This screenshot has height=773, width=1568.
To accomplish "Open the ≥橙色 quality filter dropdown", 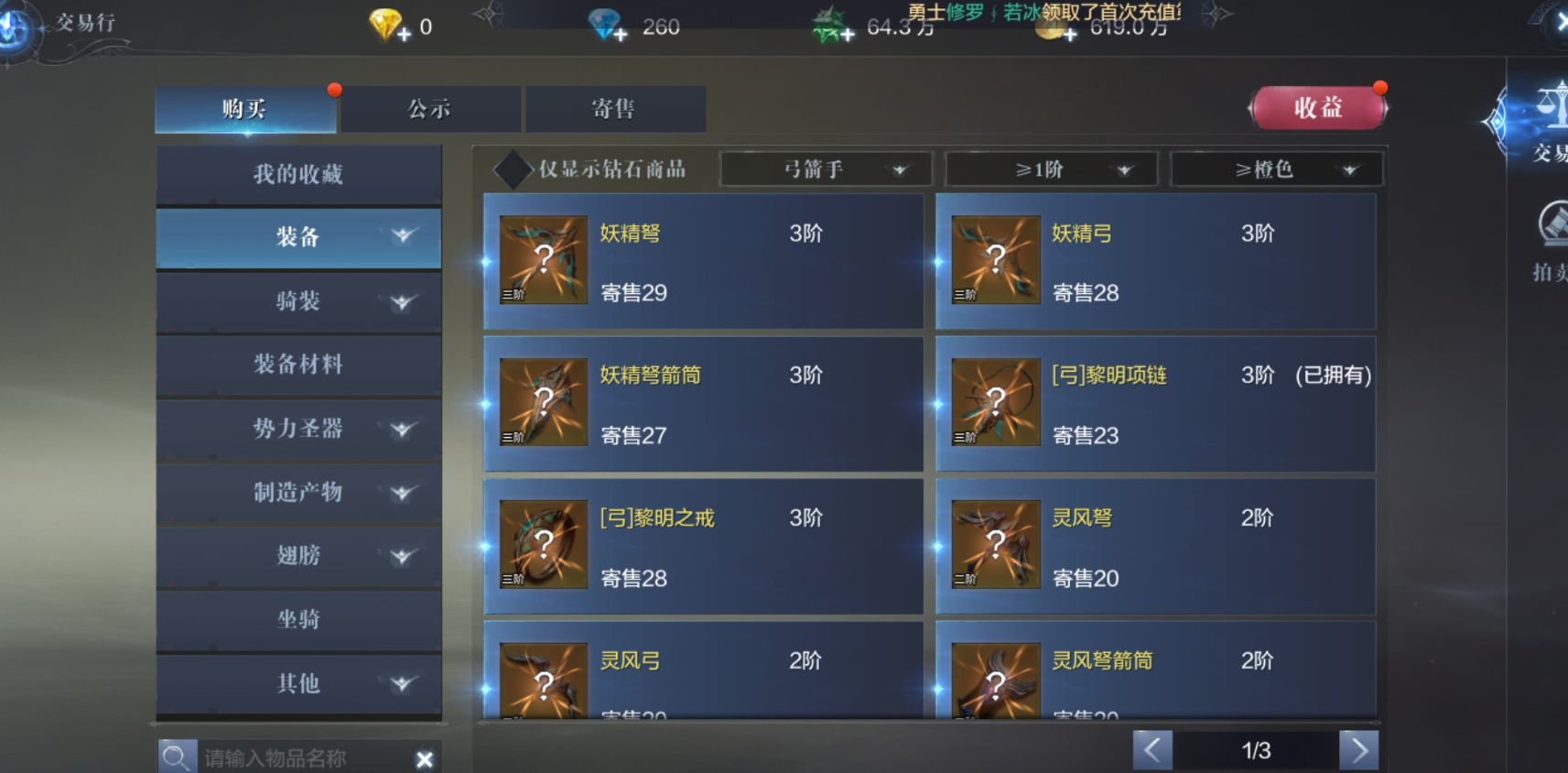I will pyautogui.click(x=1277, y=169).
